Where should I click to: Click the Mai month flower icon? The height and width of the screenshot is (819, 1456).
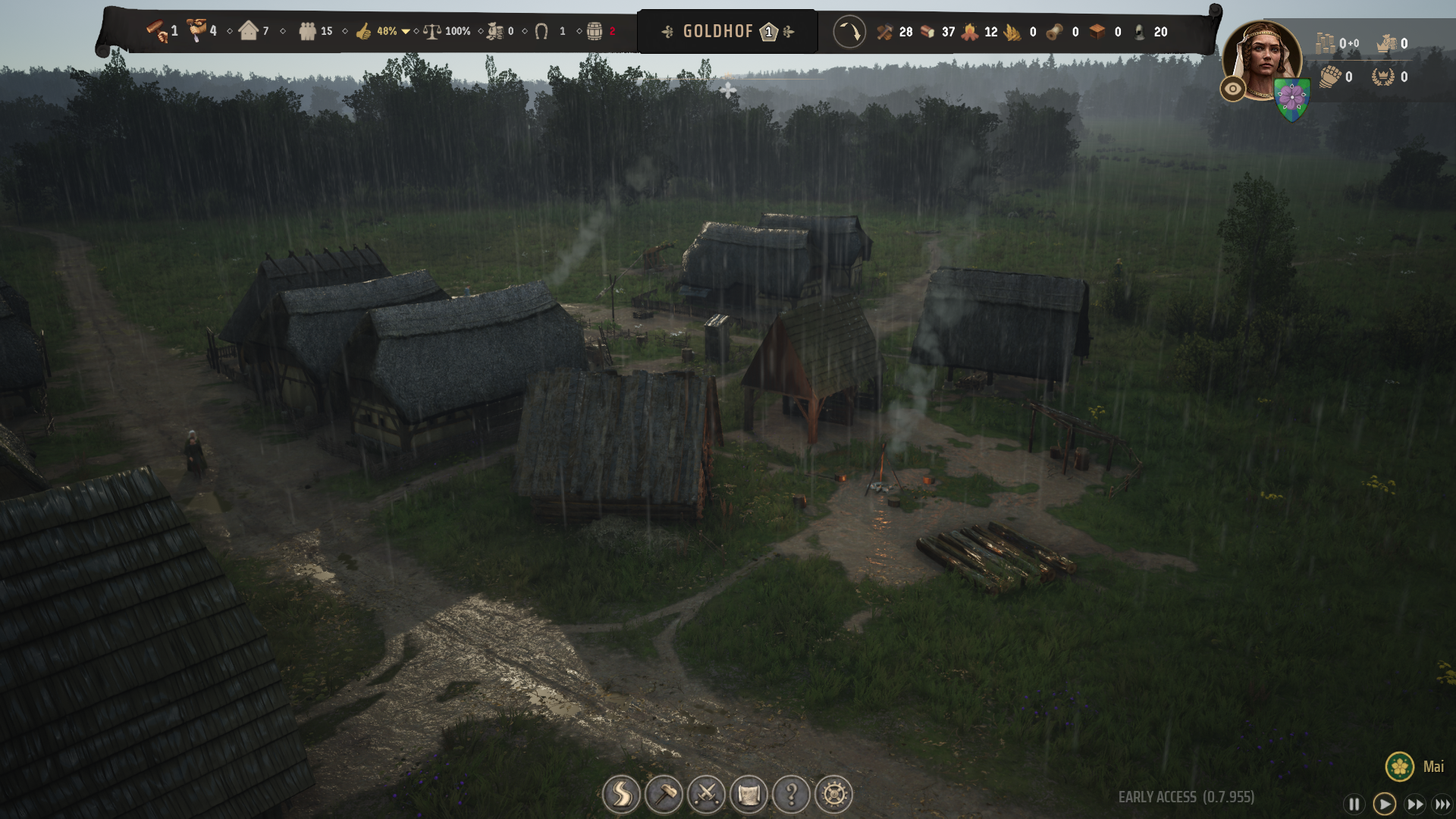[1399, 767]
